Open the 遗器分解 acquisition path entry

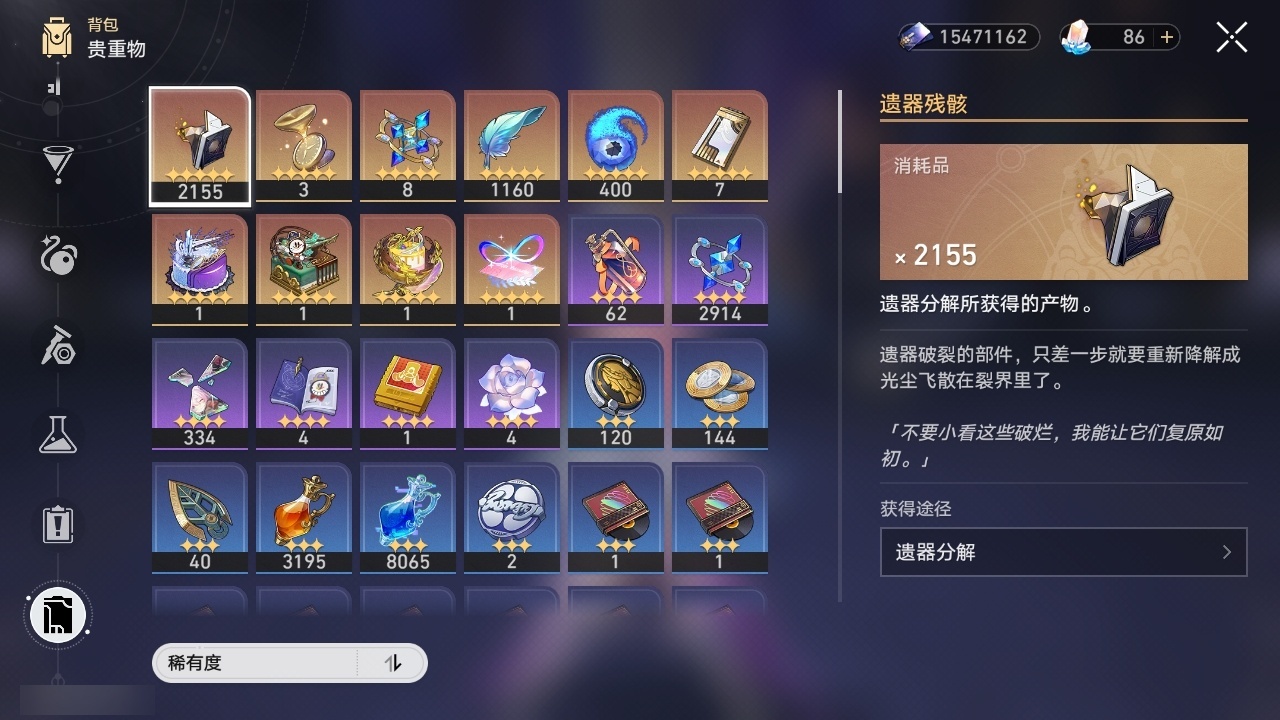1063,552
